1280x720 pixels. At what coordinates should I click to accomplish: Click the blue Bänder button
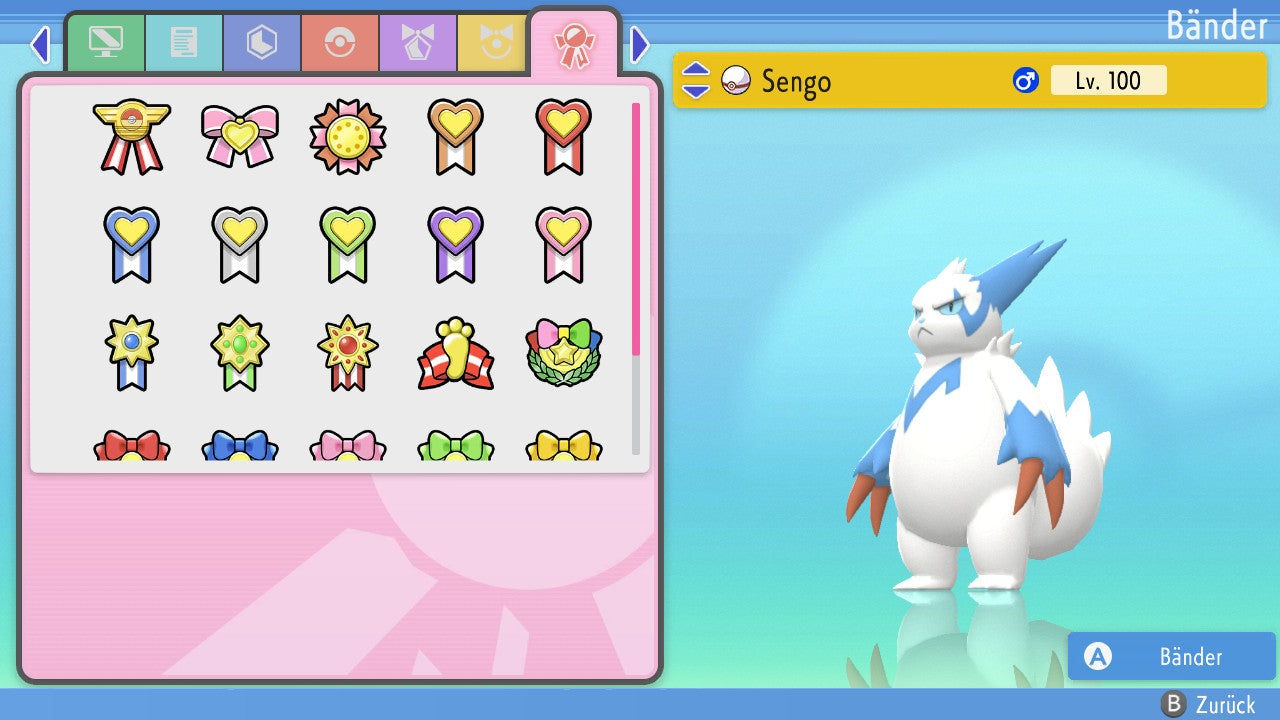(x=1172, y=656)
